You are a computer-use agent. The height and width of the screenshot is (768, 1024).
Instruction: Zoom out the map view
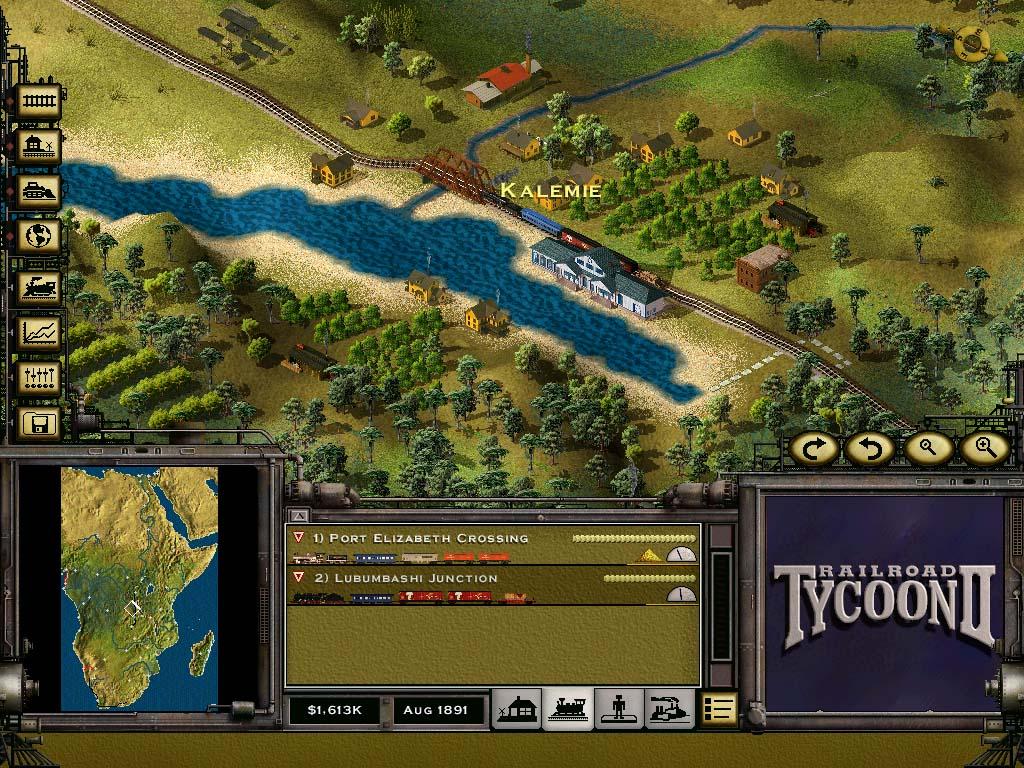tap(927, 449)
